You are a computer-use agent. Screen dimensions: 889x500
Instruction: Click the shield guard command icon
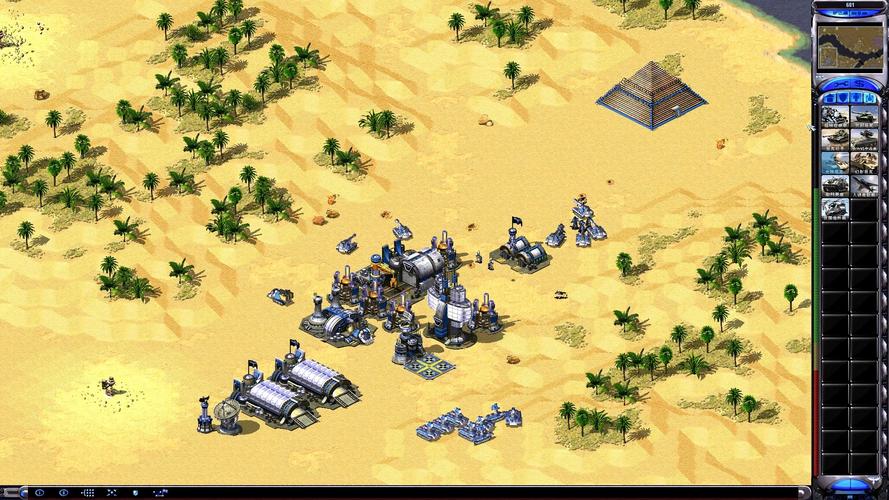[135, 493]
